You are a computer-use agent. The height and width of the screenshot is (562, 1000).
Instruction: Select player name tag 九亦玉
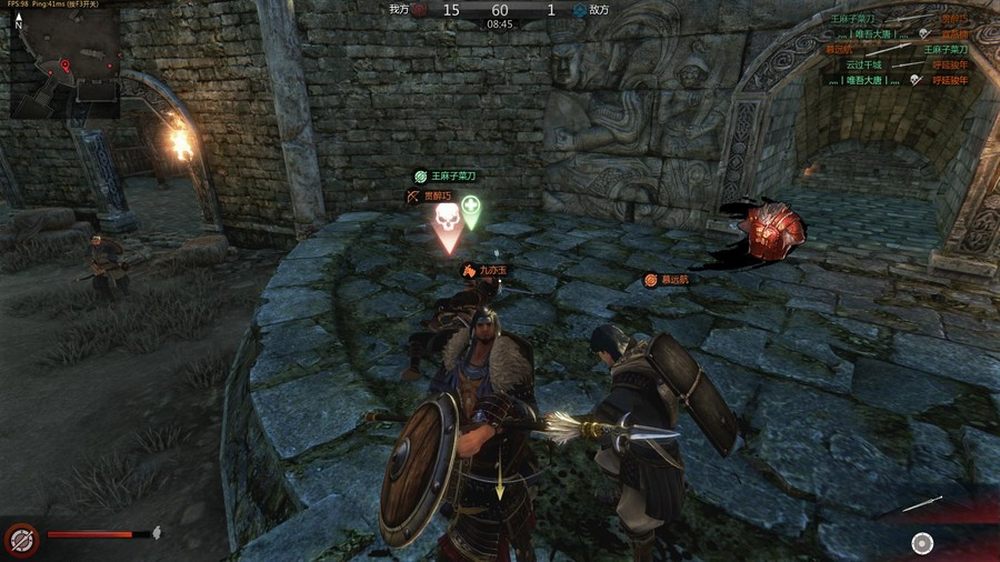[486, 270]
